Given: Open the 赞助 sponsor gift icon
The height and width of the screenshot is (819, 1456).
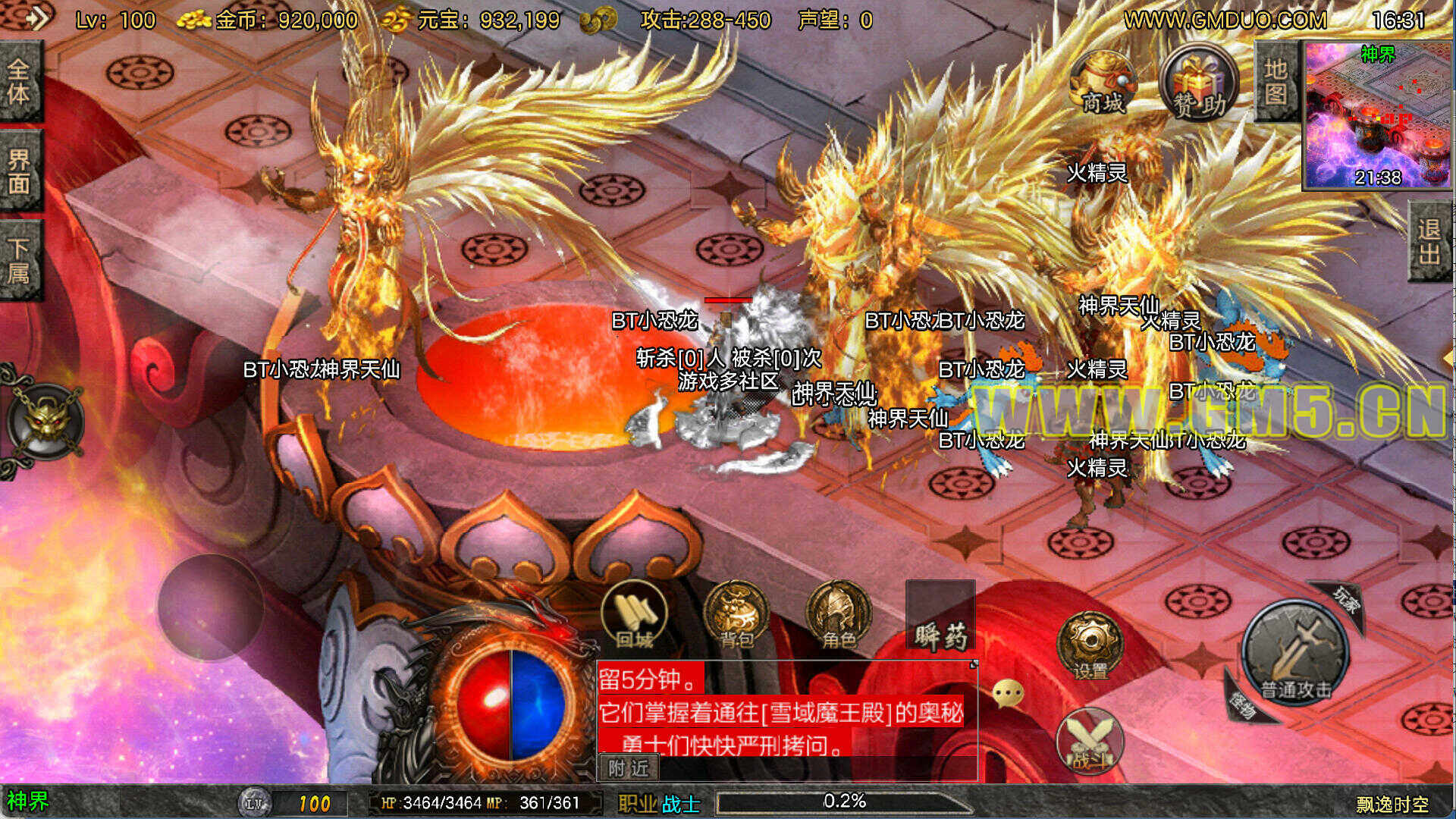Looking at the screenshot, I should 1199,84.
